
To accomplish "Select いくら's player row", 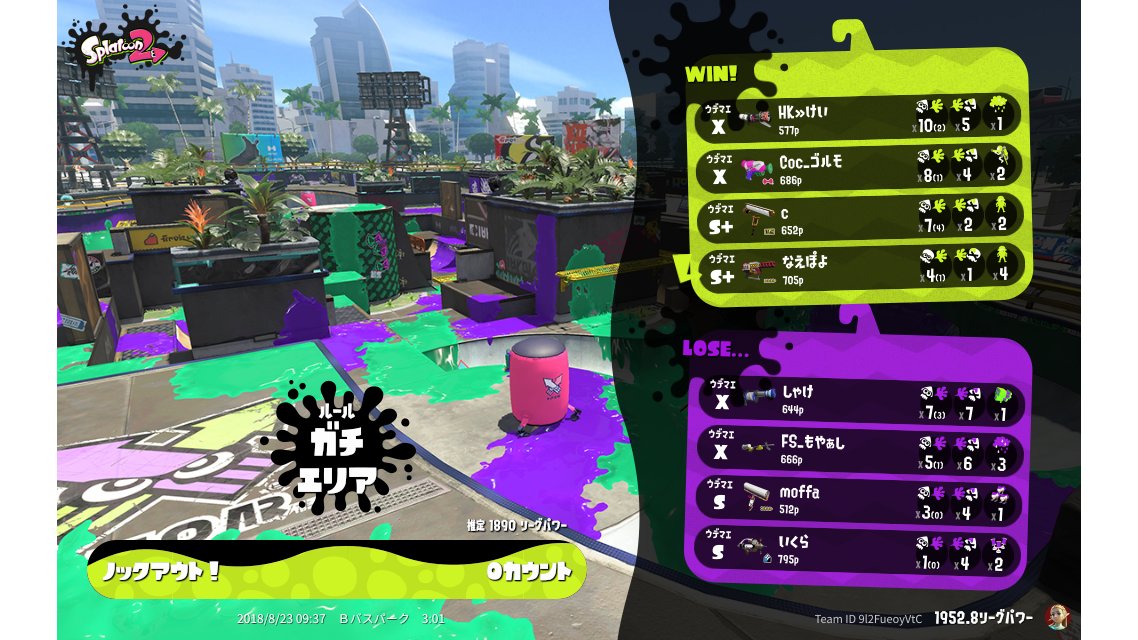I will click(858, 551).
